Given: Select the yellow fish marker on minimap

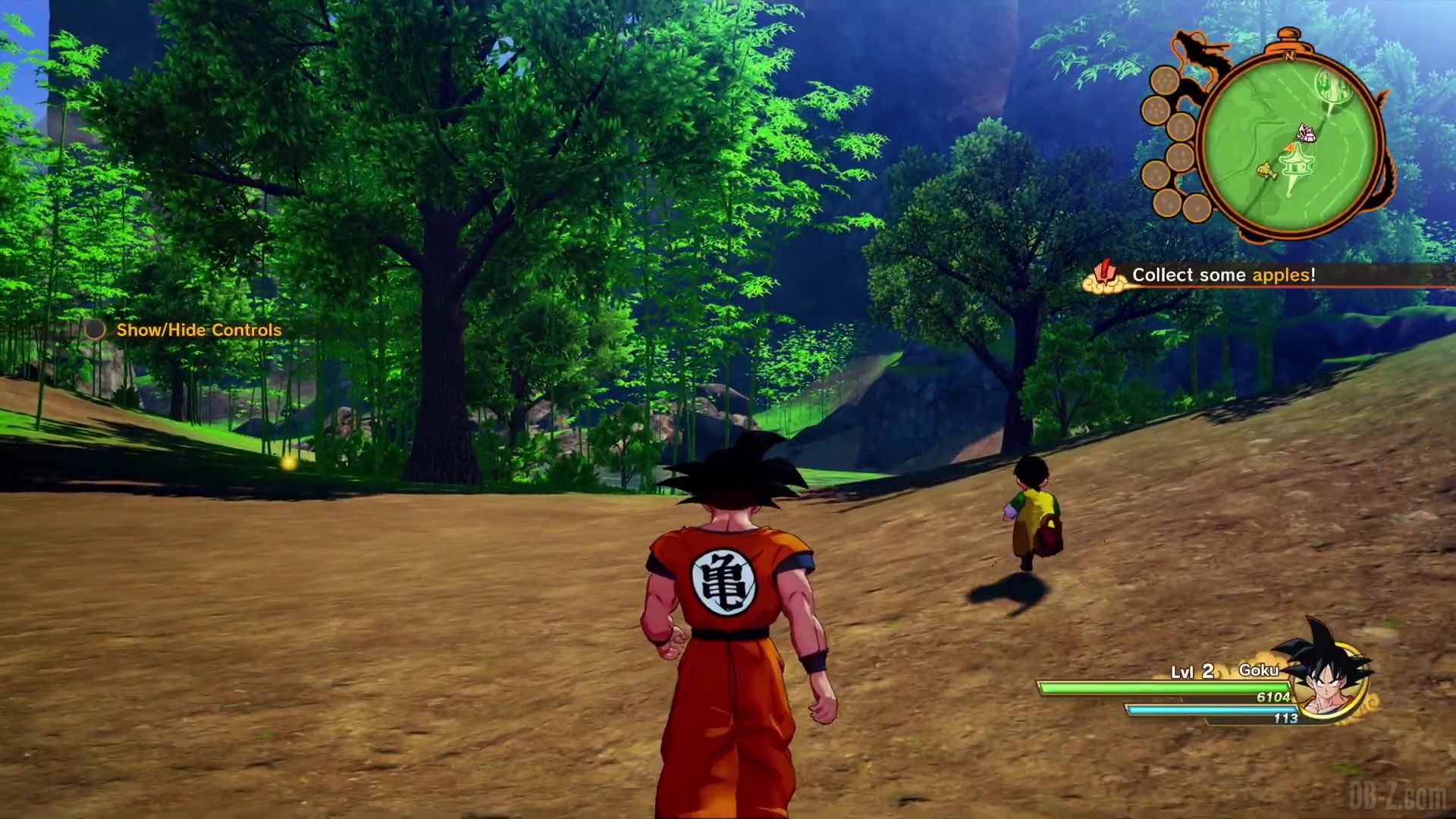Looking at the screenshot, I should point(1266,172).
